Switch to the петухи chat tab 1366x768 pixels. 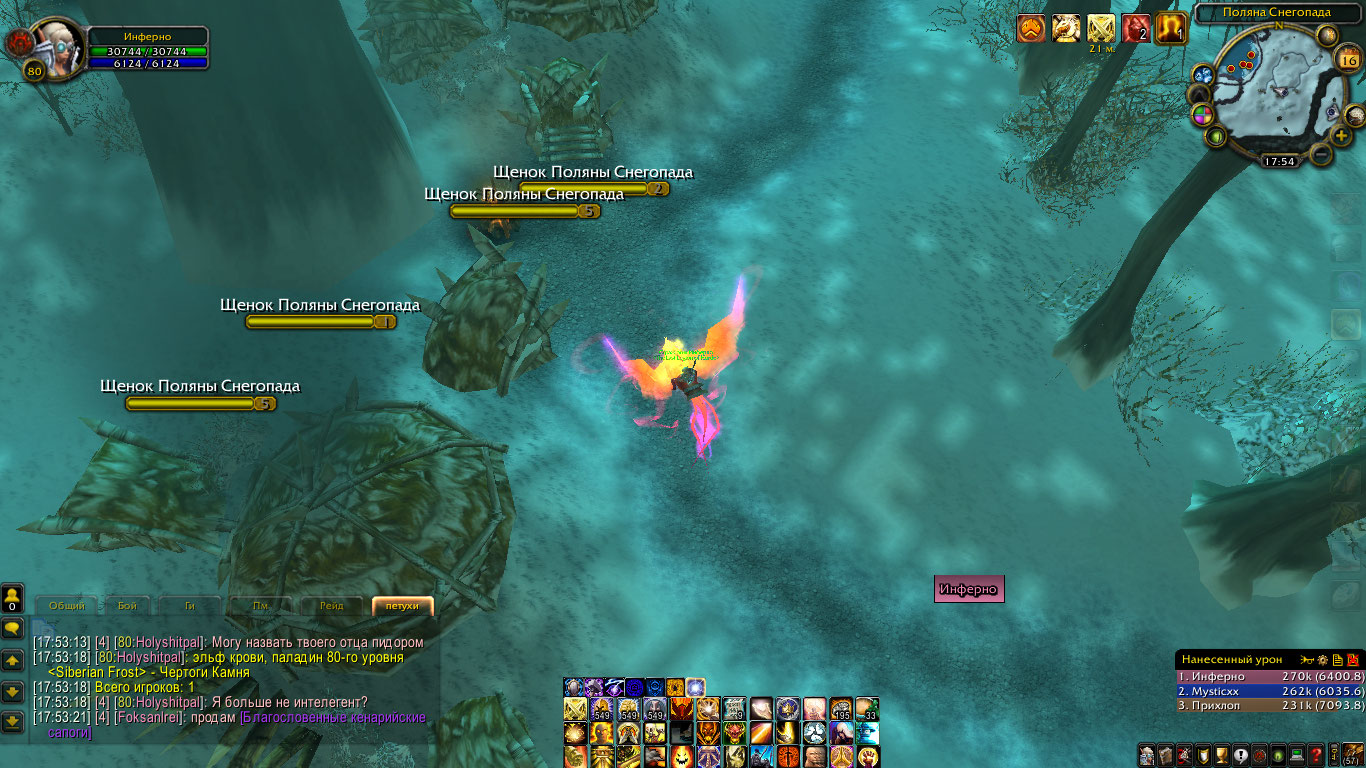pyautogui.click(x=402, y=606)
